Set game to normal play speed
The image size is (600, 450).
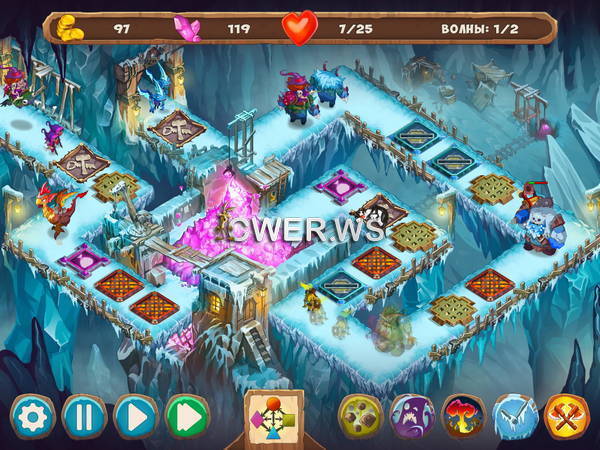[136, 416]
